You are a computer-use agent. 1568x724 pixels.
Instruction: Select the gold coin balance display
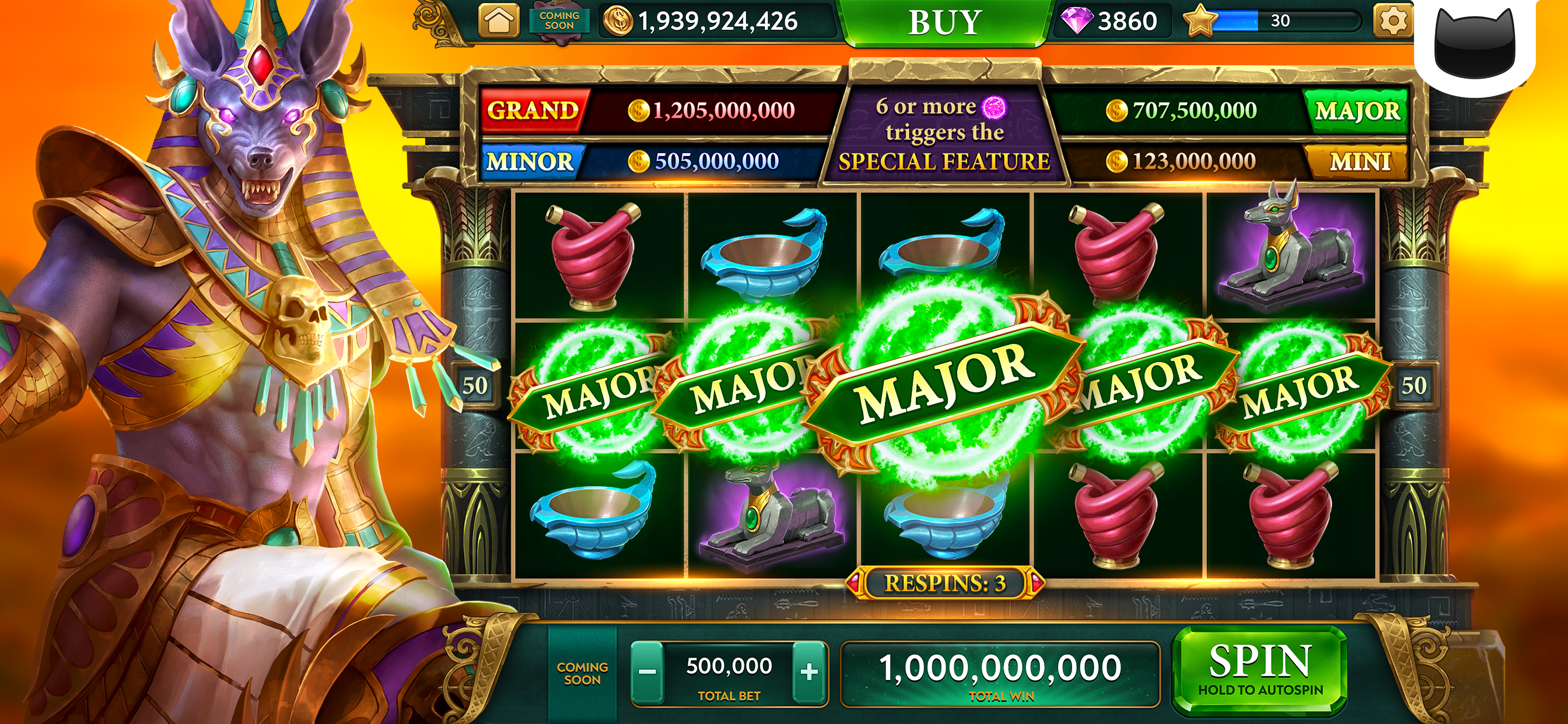[x=706, y=22]
